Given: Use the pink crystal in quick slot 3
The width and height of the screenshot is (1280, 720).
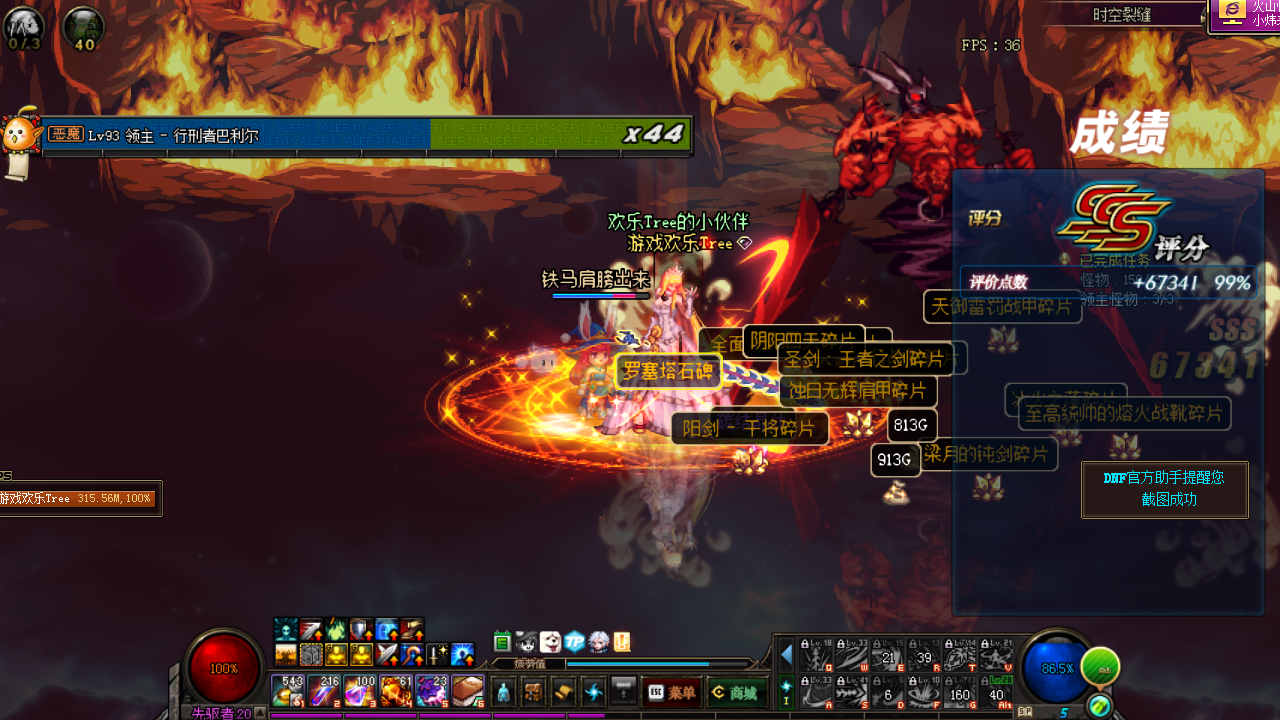Looking at the screenshot, I should click(x=359, y=691).
